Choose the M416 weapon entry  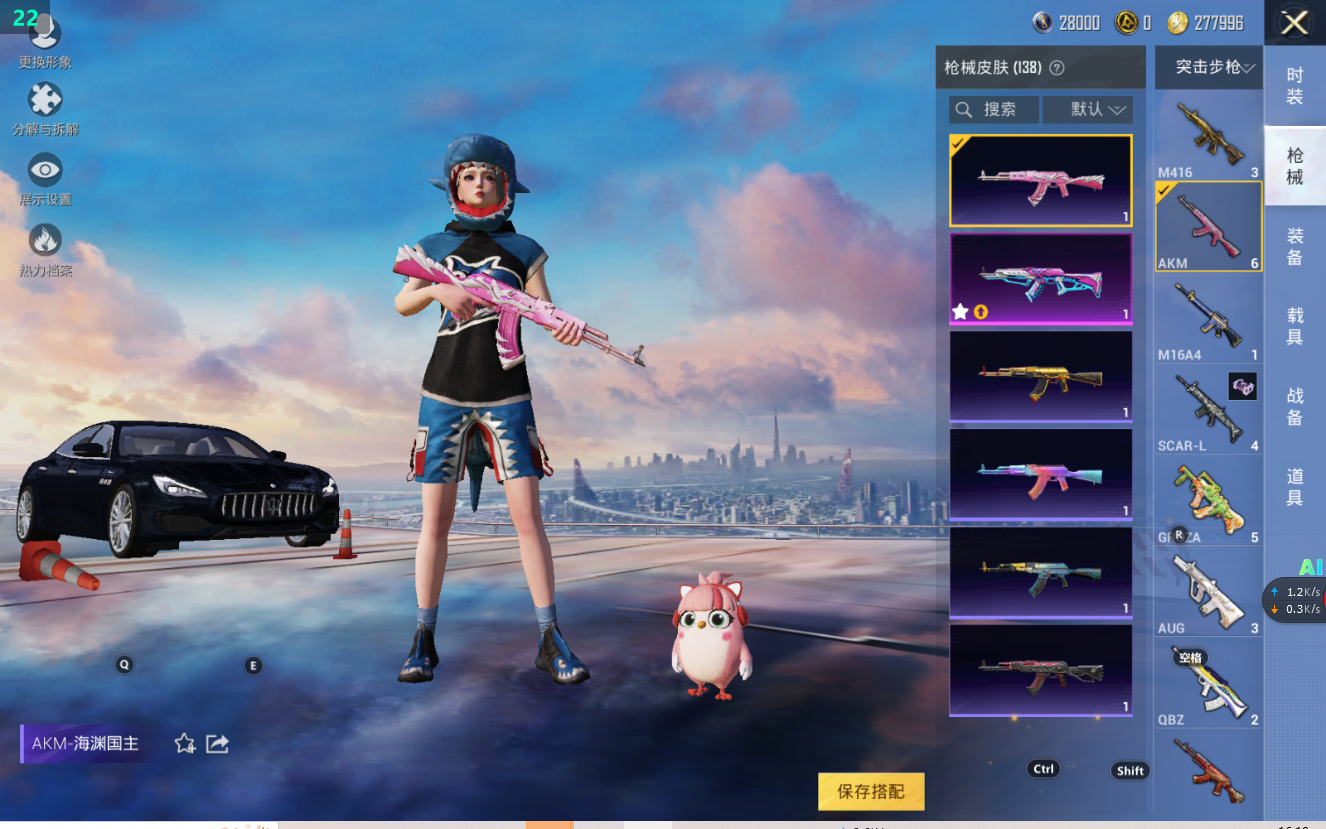tap(1208, 135)
